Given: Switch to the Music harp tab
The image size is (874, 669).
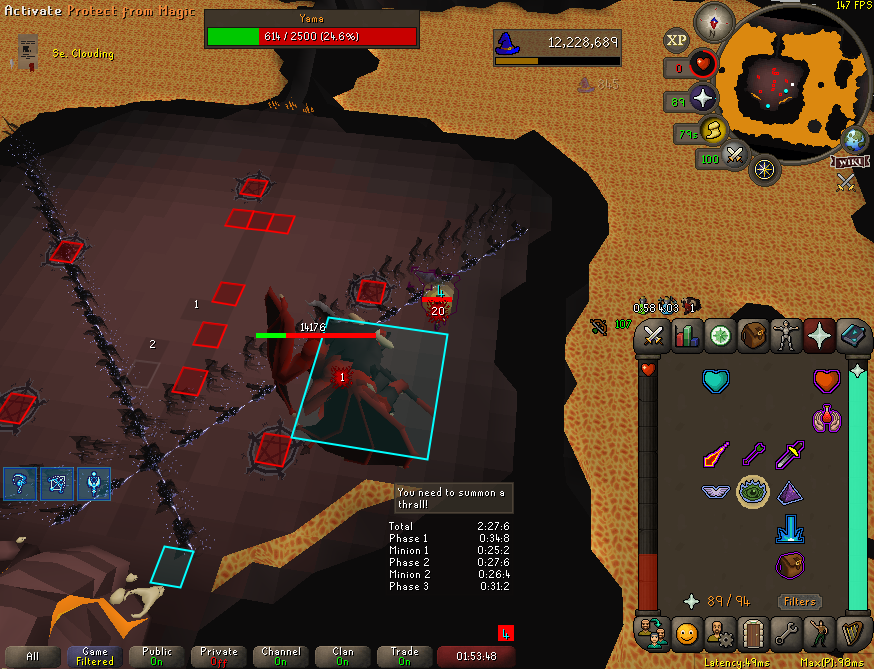Looking at the screenshot, I should click(852, 633).
